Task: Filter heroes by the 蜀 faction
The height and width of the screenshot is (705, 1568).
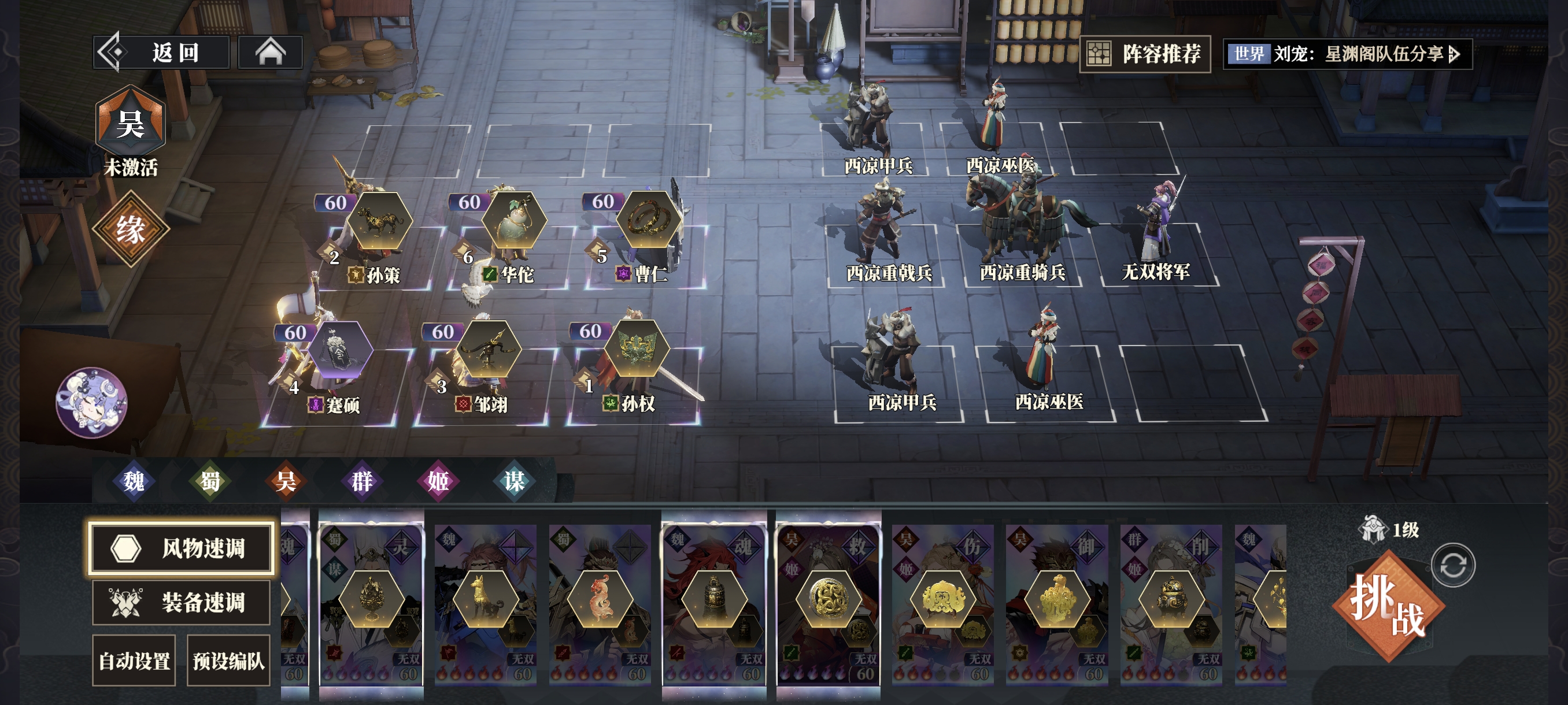Action: click(210, 481)
